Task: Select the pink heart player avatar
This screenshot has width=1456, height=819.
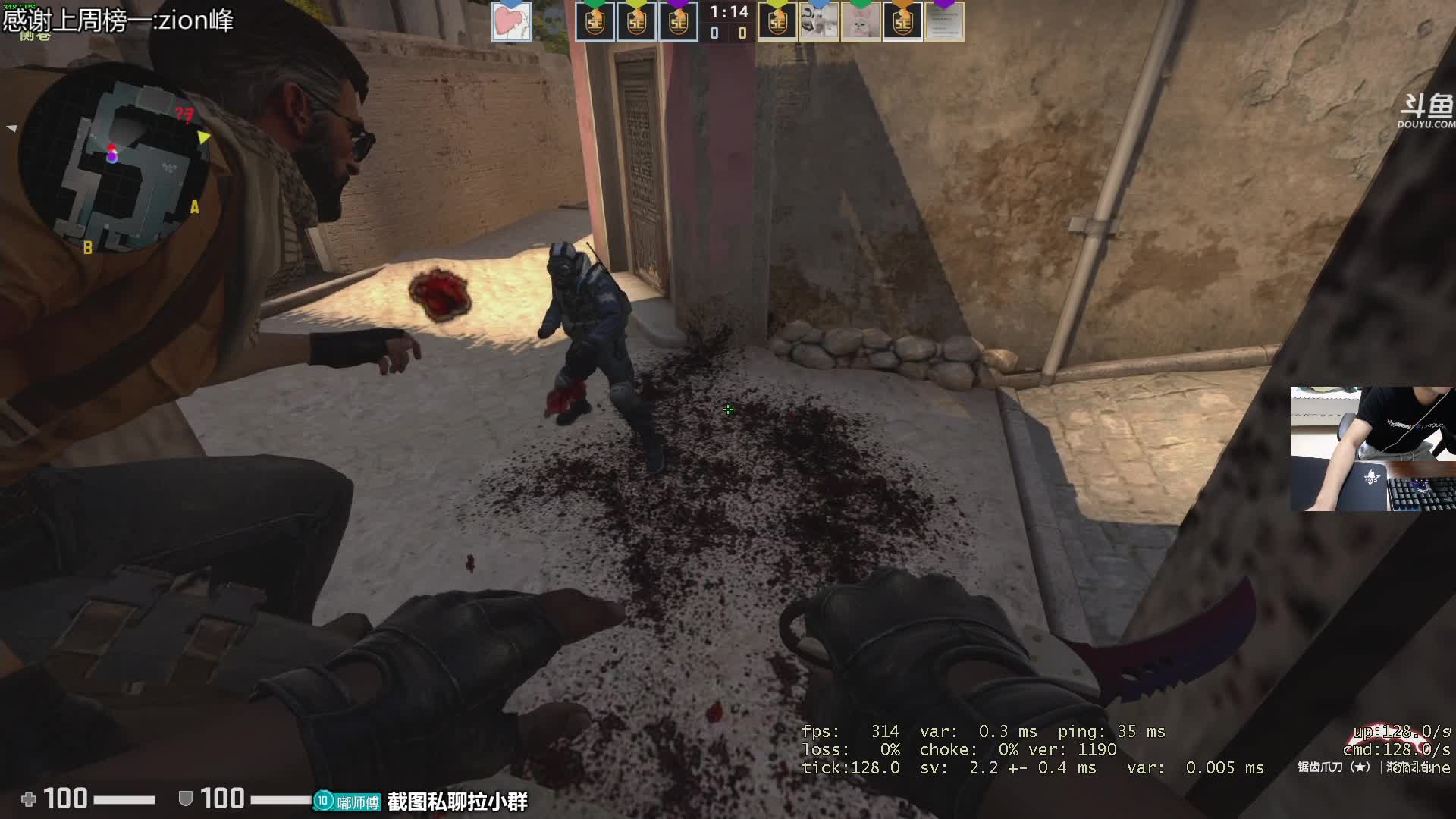Action: tap(512, 21)
